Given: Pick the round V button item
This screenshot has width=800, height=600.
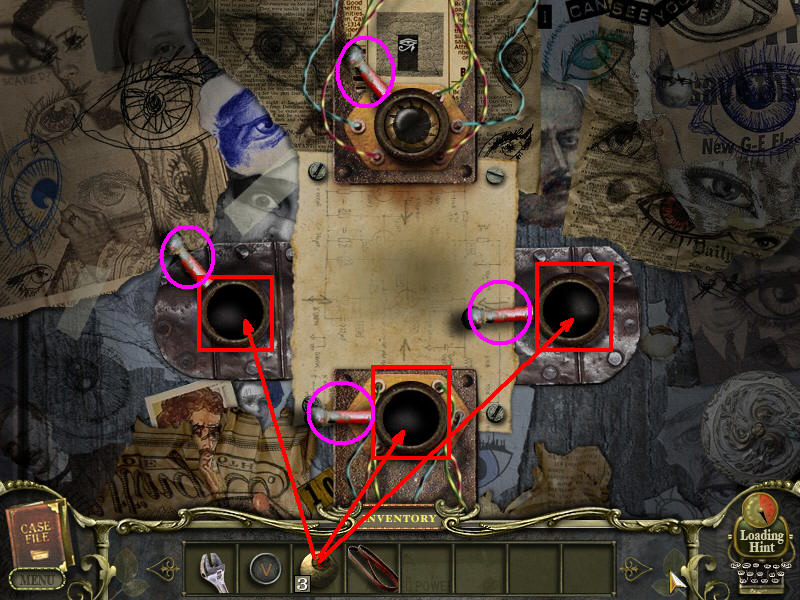Looking at the screenshot, I should click(x=265, y=568).
